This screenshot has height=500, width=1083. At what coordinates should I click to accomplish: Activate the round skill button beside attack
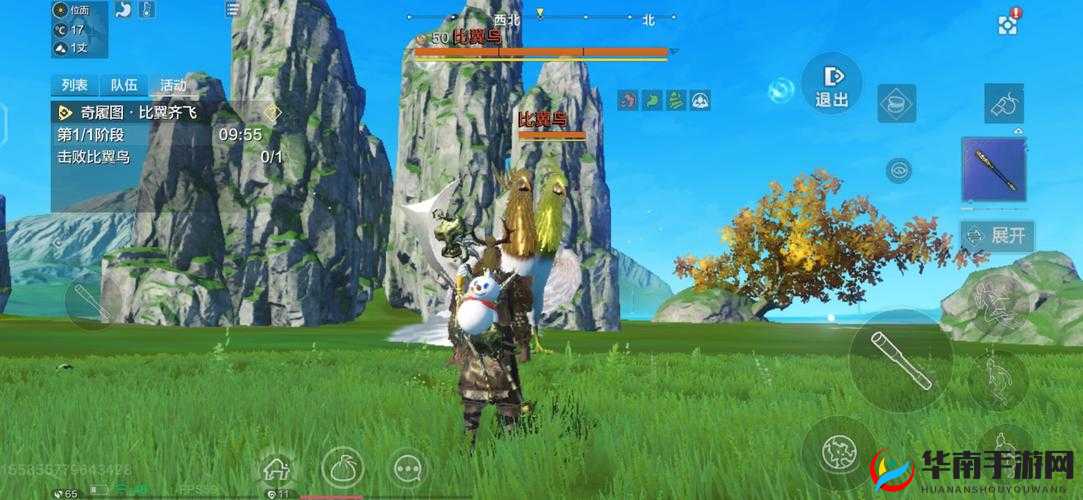837,453
